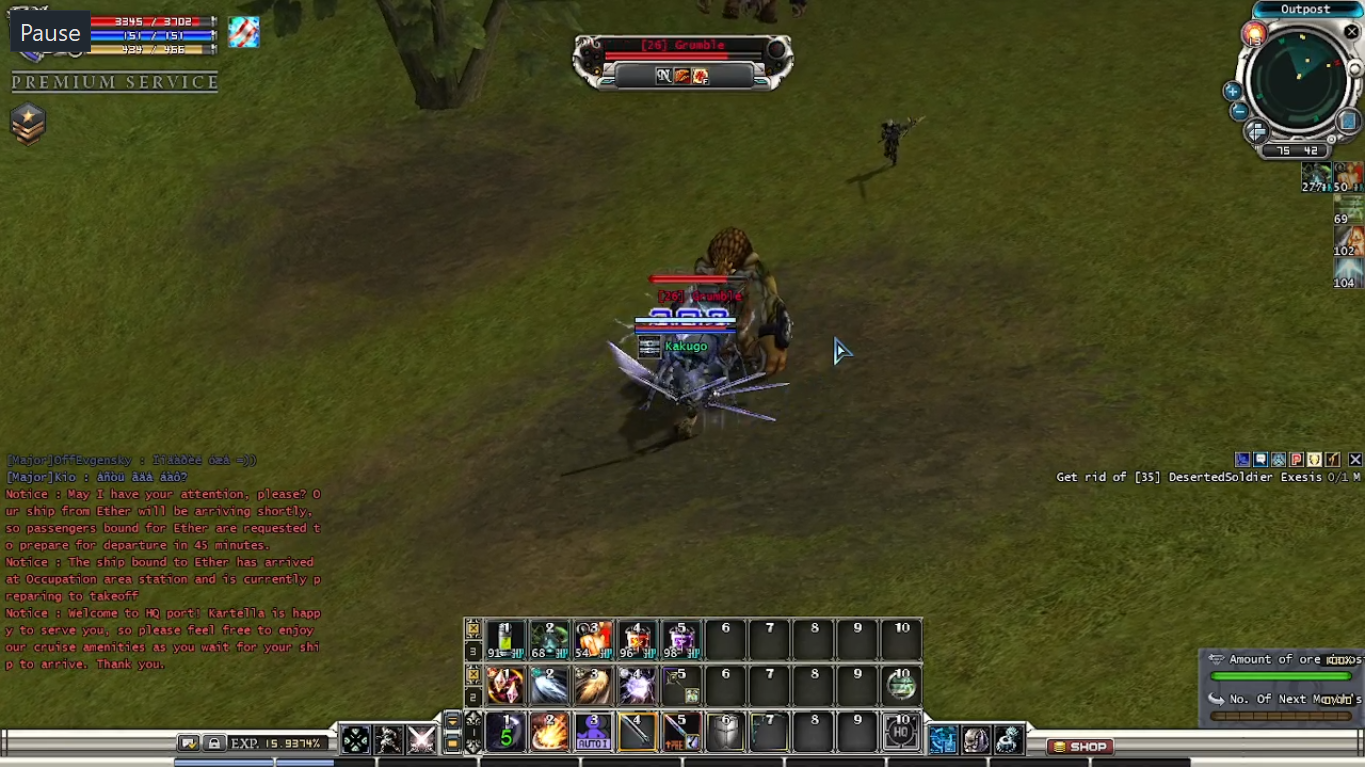The width and height of the screenshot is (1365, 767).
Task: Zoom out the minimap with minus button
Action: [x=1239, y=110]
